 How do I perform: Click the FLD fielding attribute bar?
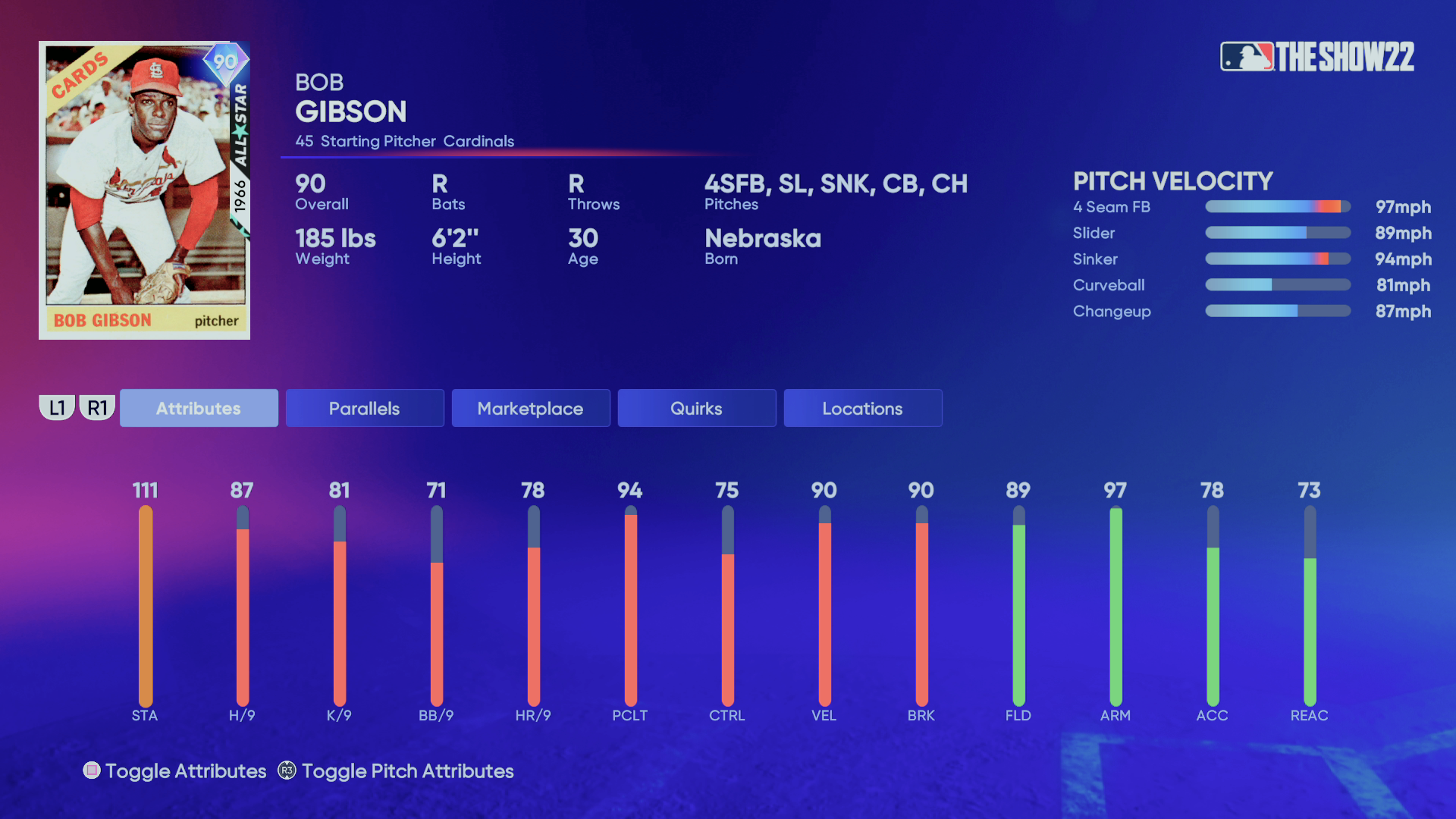pyautogui.click(x=1018, y=607)
